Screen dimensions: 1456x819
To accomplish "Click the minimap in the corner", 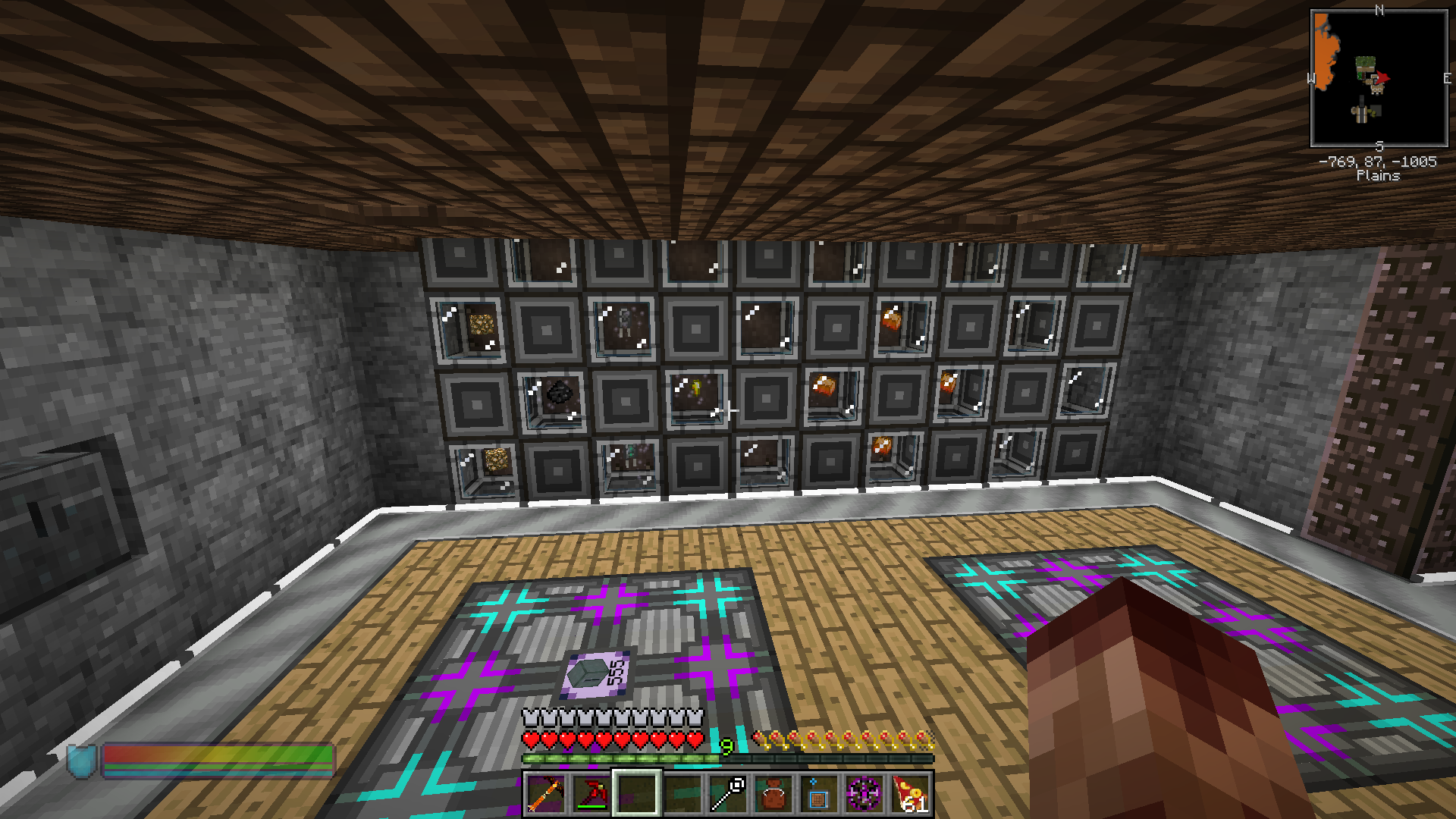I will [1379, 78].
